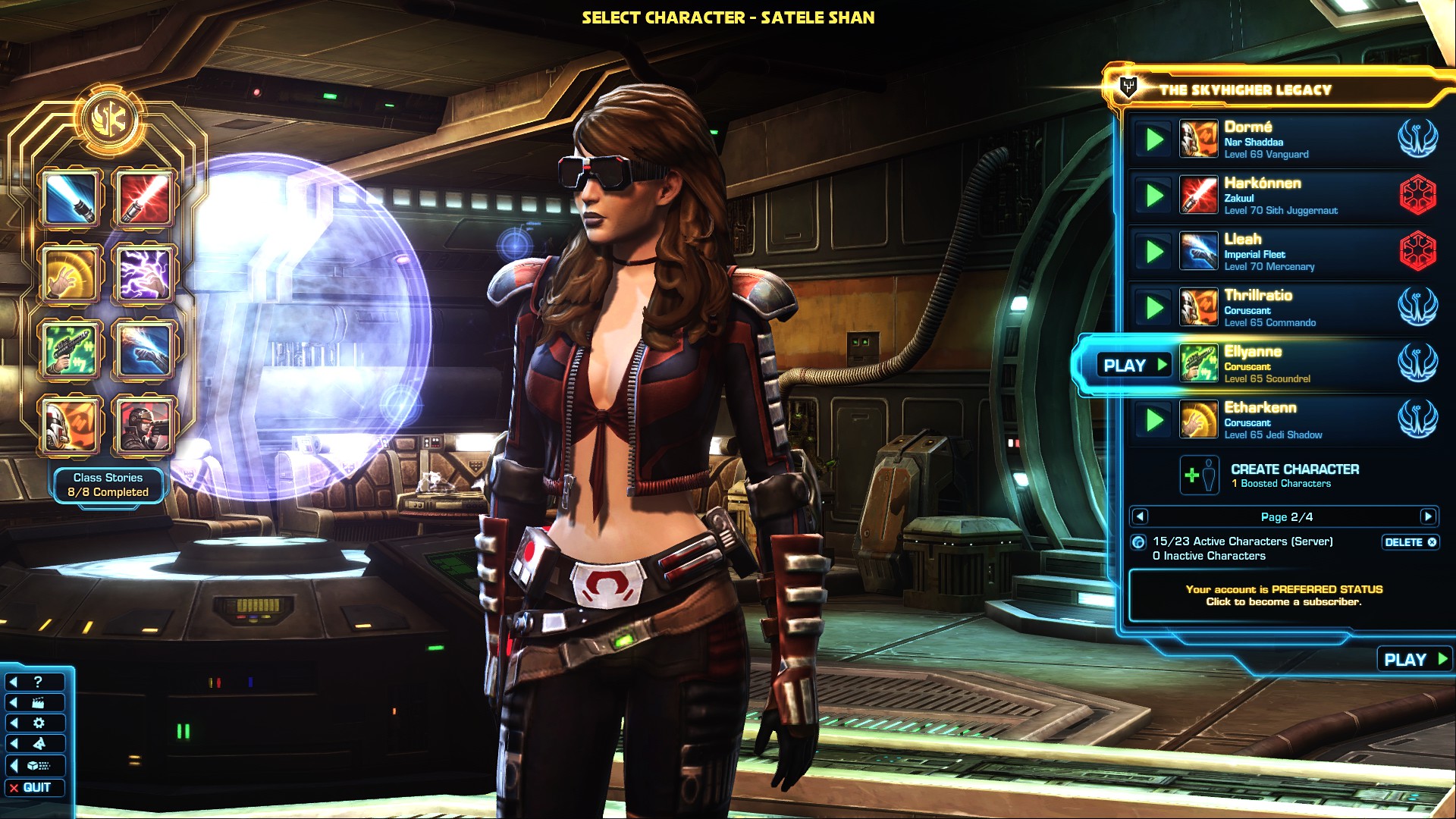Viewport: 1456px width, 819px height.
Task: Click the green blaster Smuggler story icon
Action: pyautogui.click(x=71, y=349)
